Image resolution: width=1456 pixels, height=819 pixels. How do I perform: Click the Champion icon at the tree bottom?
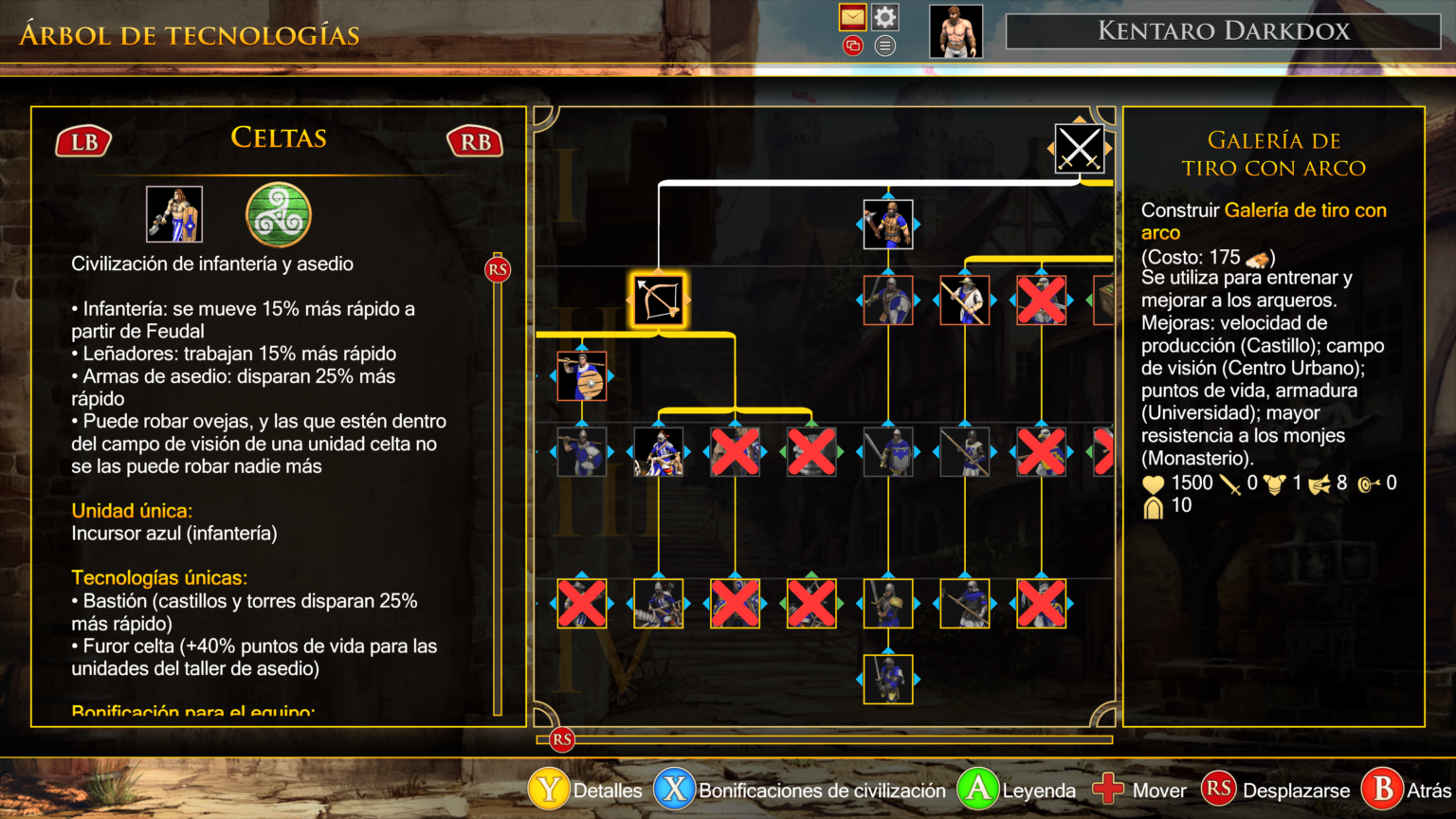[x=889, y=679]
